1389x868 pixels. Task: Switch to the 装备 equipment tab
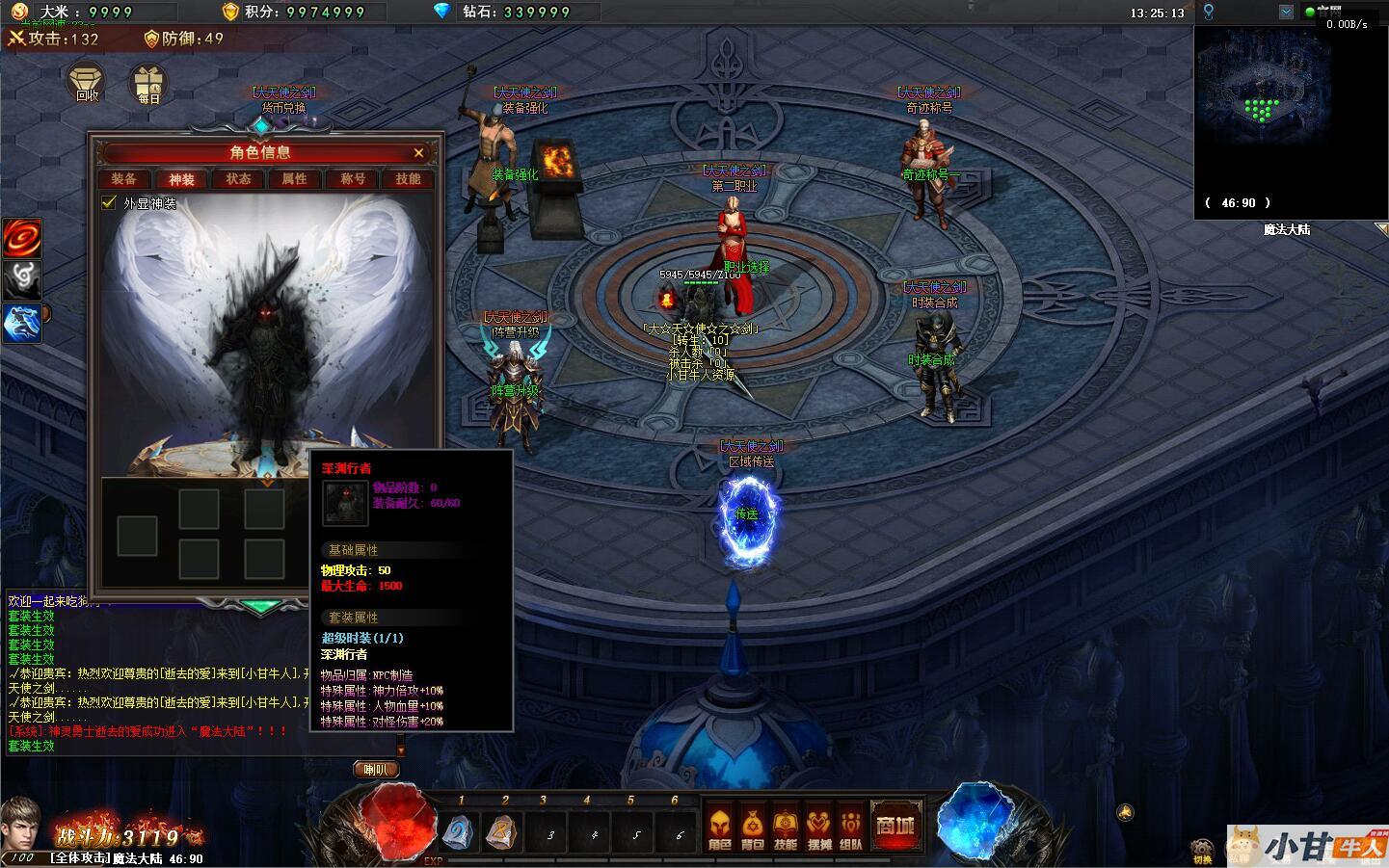(124, 179)
